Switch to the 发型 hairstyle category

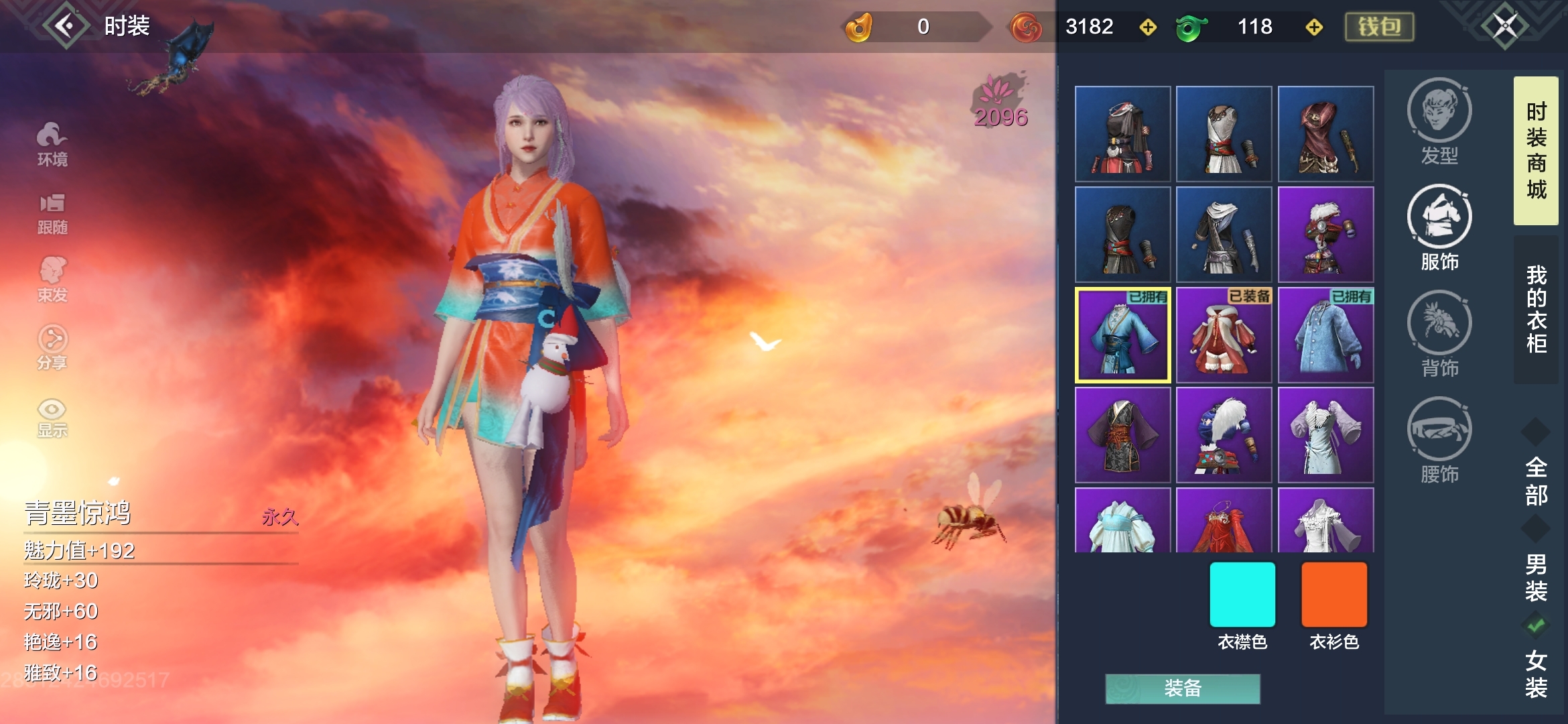1439,121
